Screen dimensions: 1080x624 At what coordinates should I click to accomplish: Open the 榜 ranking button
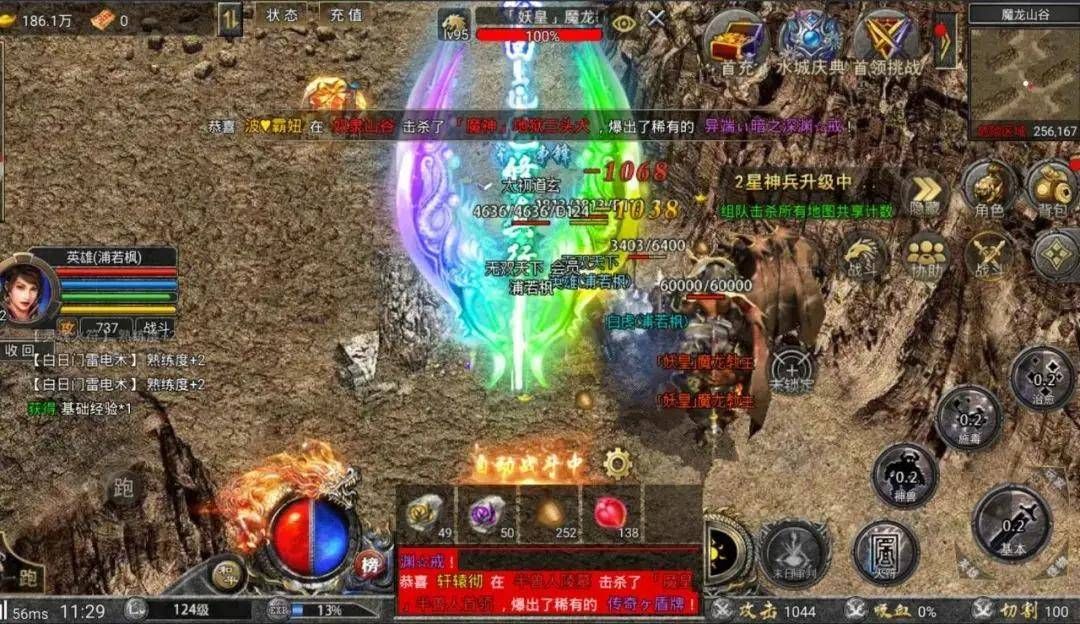click(371, 562)
